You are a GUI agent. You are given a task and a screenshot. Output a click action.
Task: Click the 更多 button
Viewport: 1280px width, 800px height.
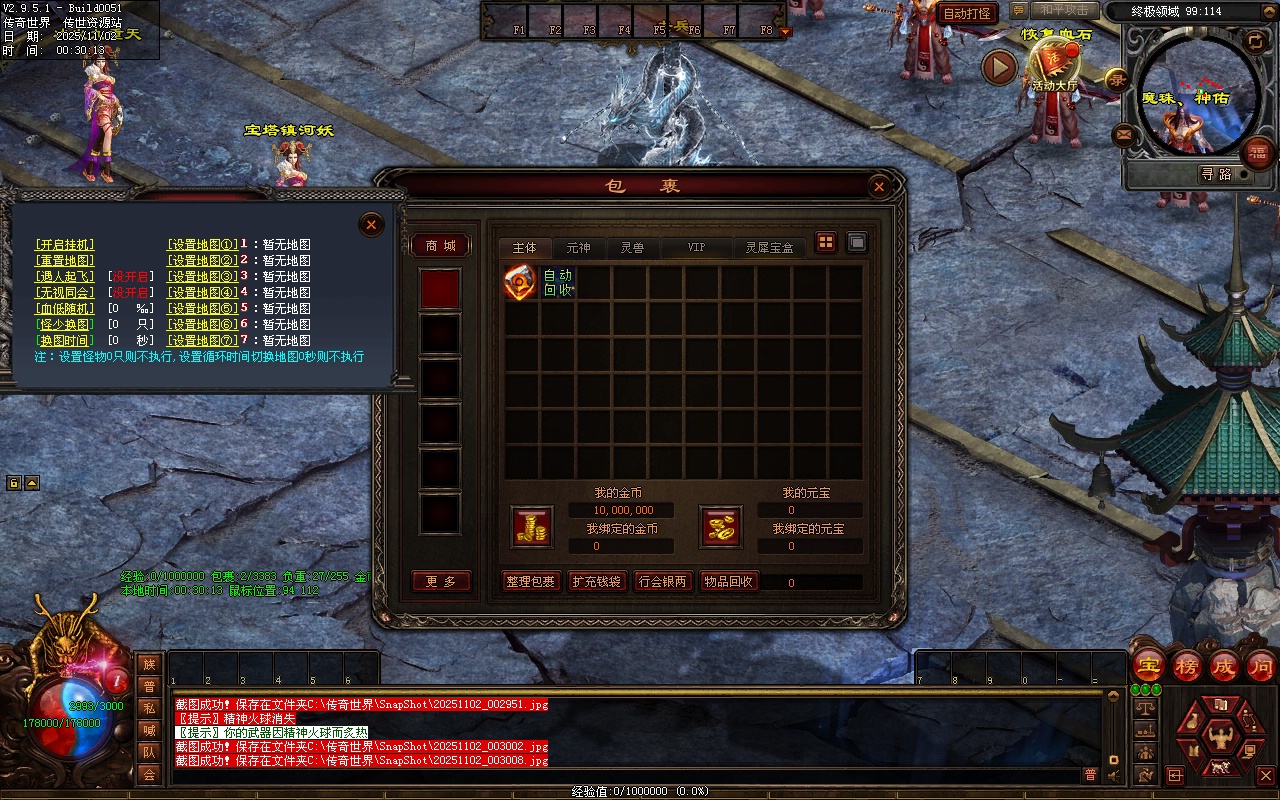[x=440, y=582]
